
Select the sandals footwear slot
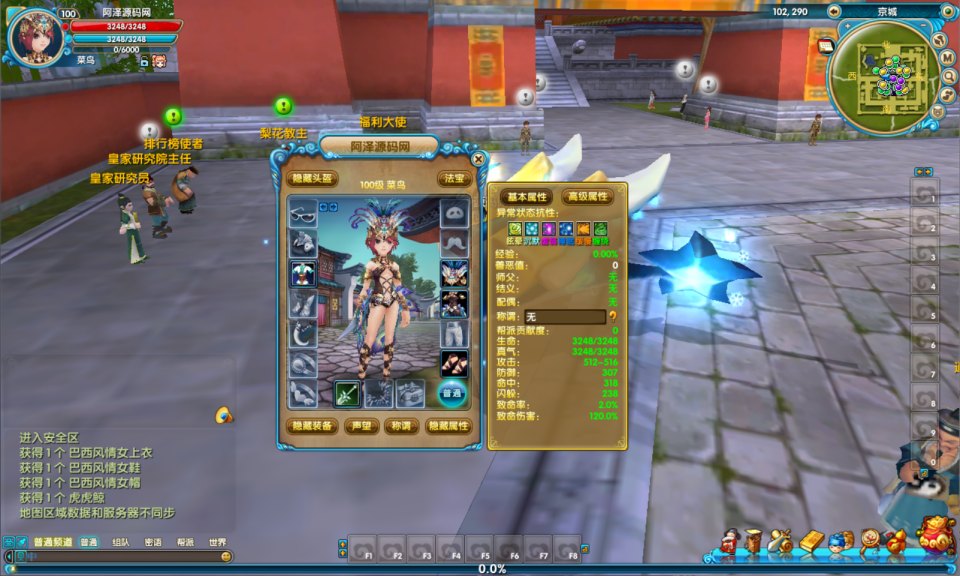pyautogui.click(x=454, y=363)
